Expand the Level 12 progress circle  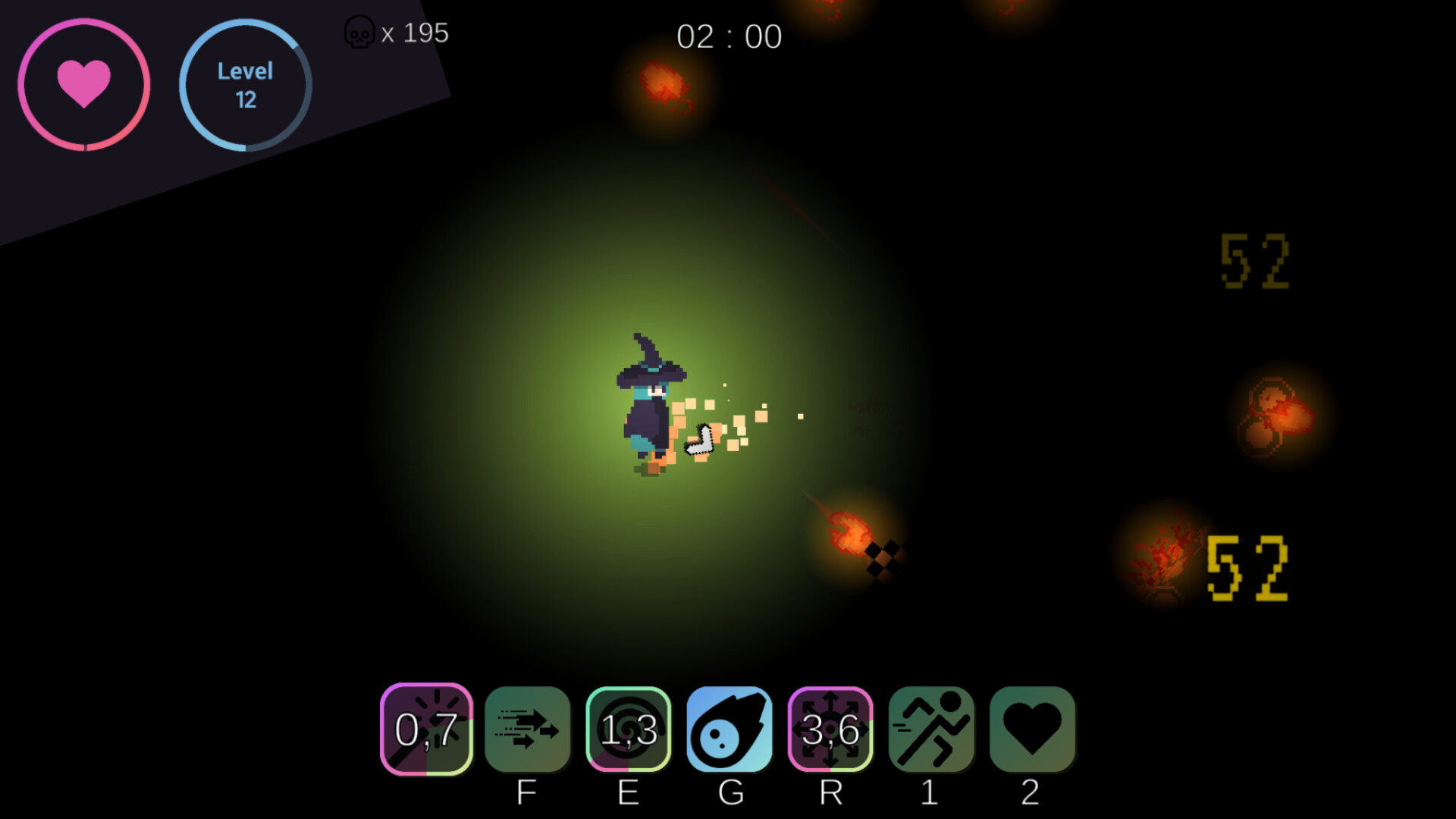(245, 85)
